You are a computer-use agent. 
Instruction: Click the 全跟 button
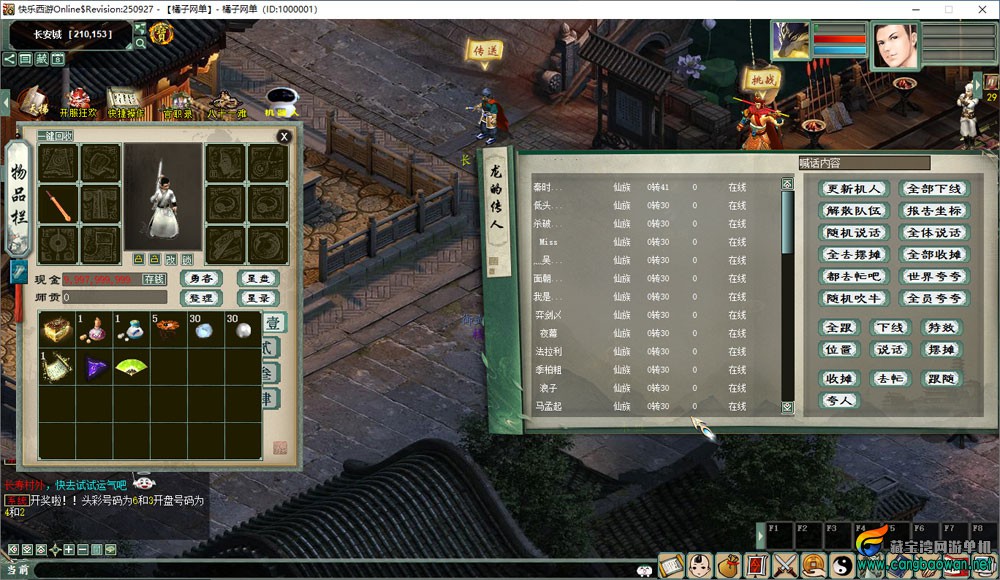[838, 328]
